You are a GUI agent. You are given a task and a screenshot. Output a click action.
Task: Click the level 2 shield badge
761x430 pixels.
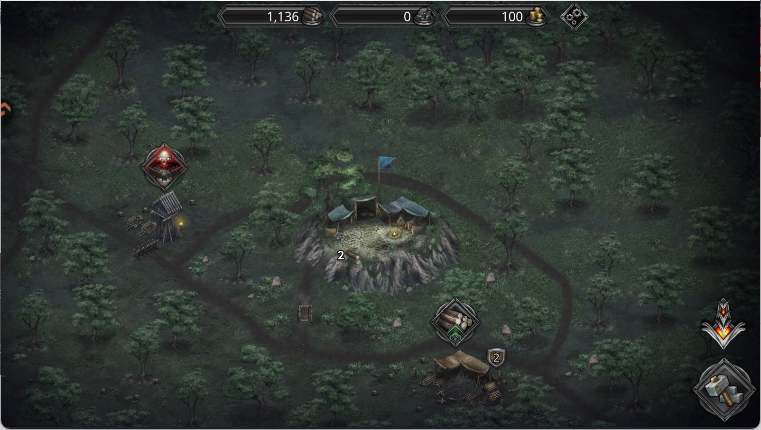coord(496,357)
